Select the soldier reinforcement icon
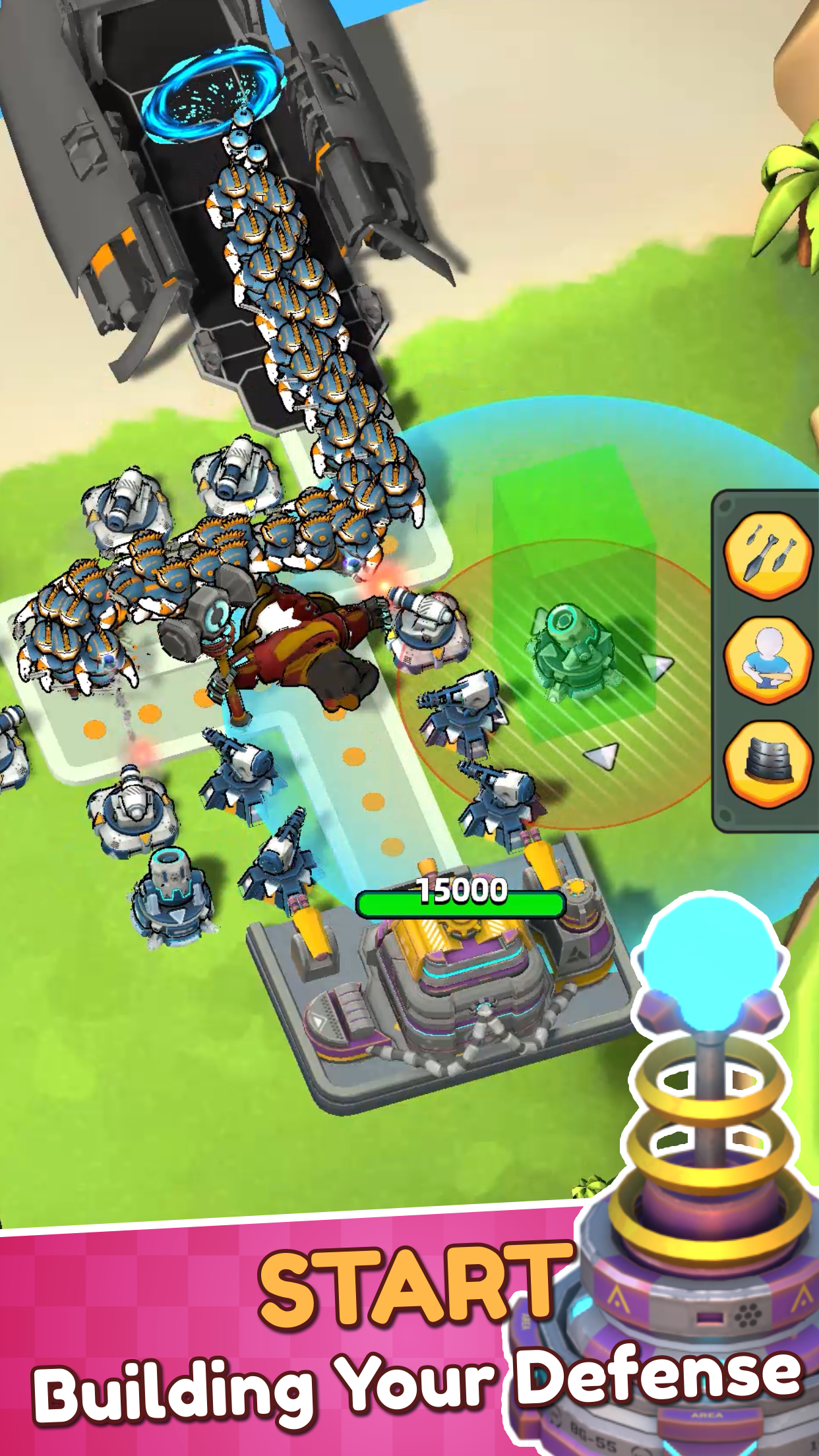 point(768,660)
